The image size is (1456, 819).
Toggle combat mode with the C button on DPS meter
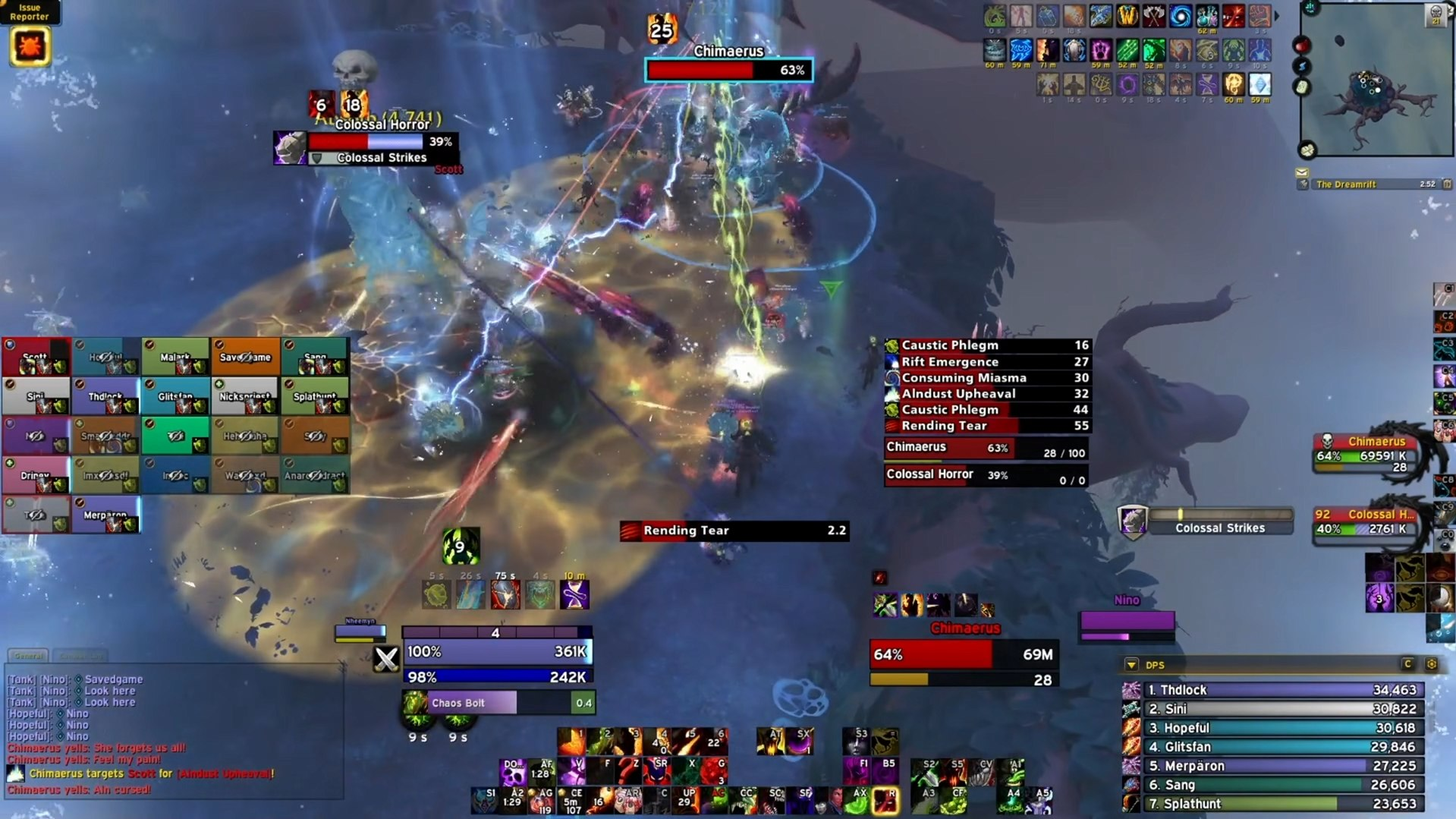tap(1407, 663)
